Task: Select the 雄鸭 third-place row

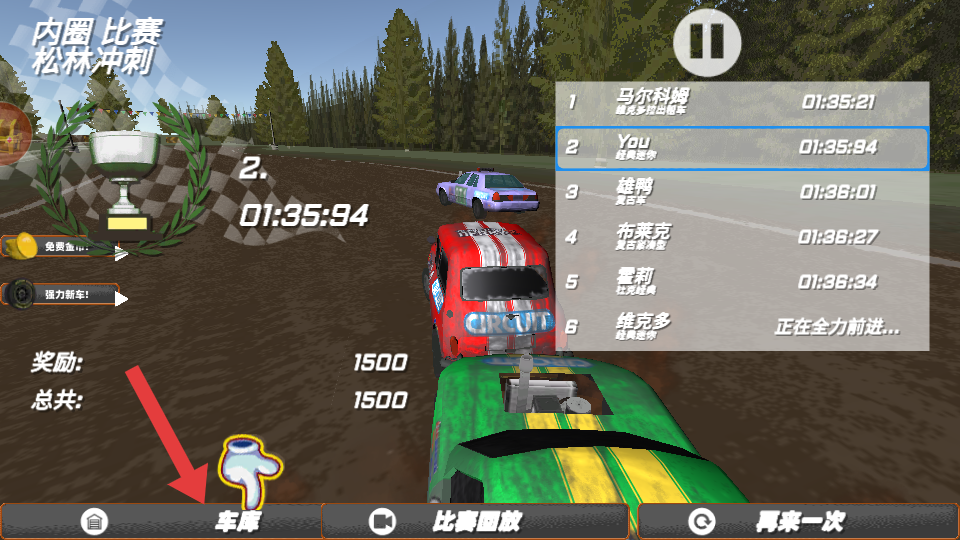Action: [742, 192]
